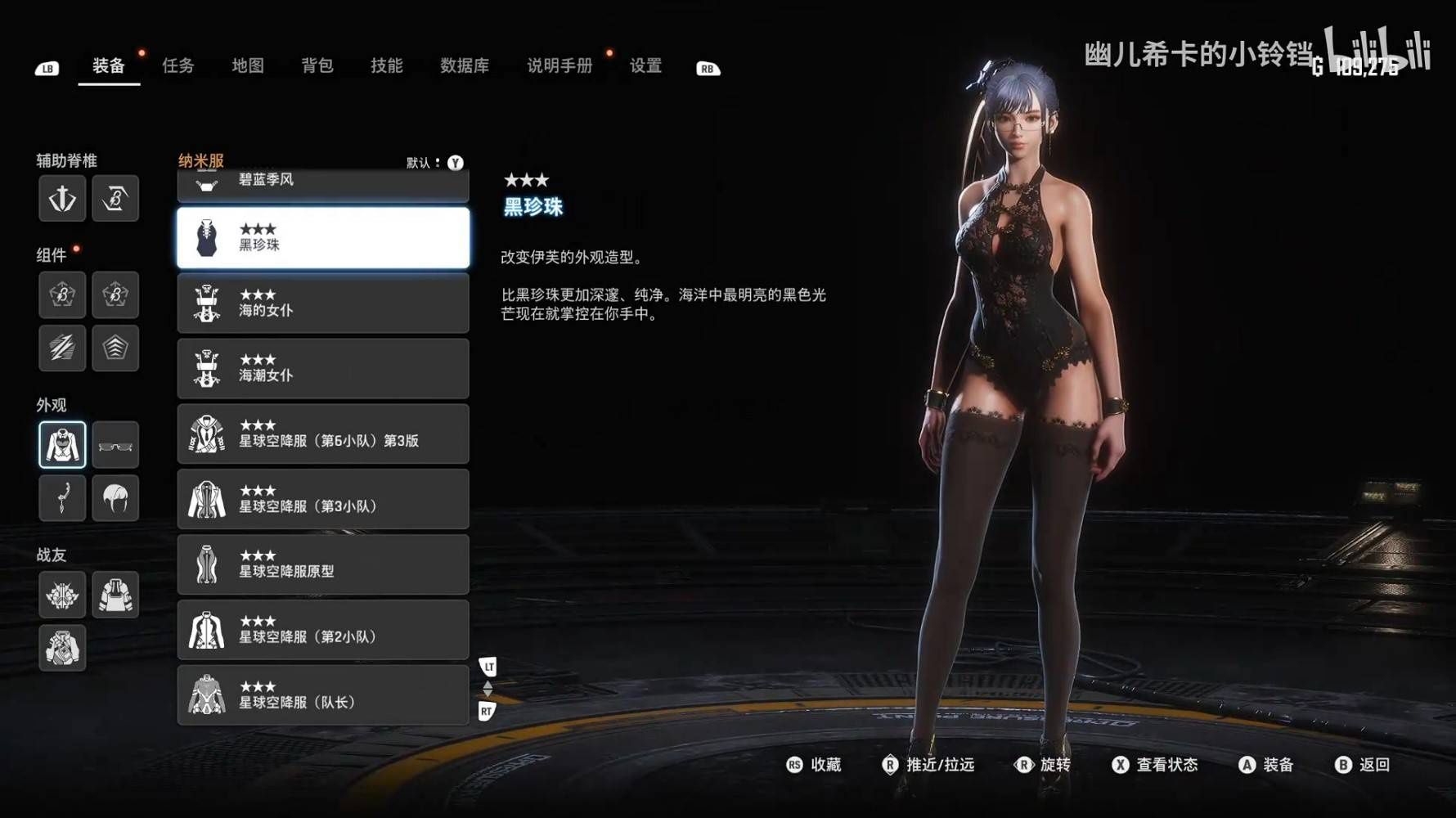Open the 地图 tab

coord(247,66)
